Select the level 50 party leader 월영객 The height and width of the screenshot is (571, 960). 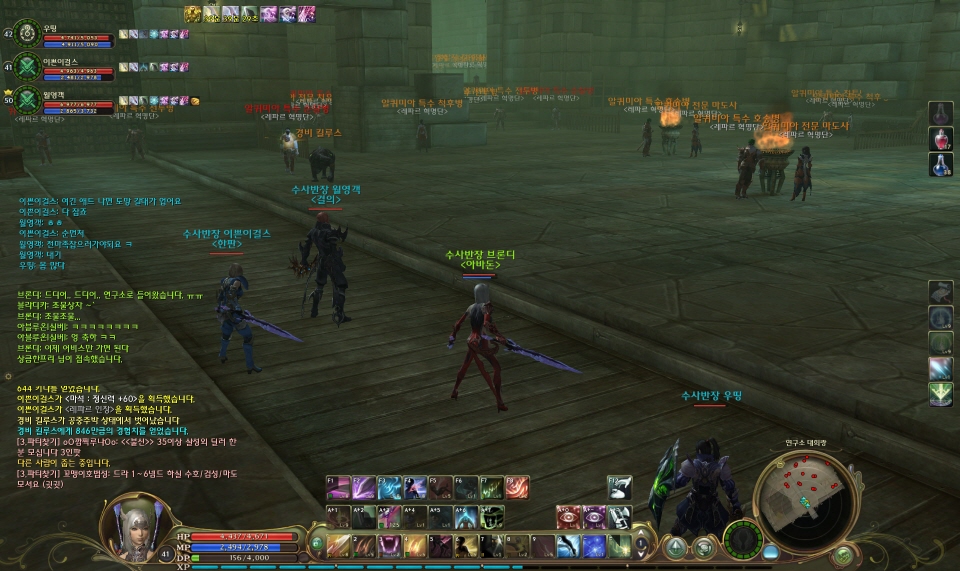point(25,101)
